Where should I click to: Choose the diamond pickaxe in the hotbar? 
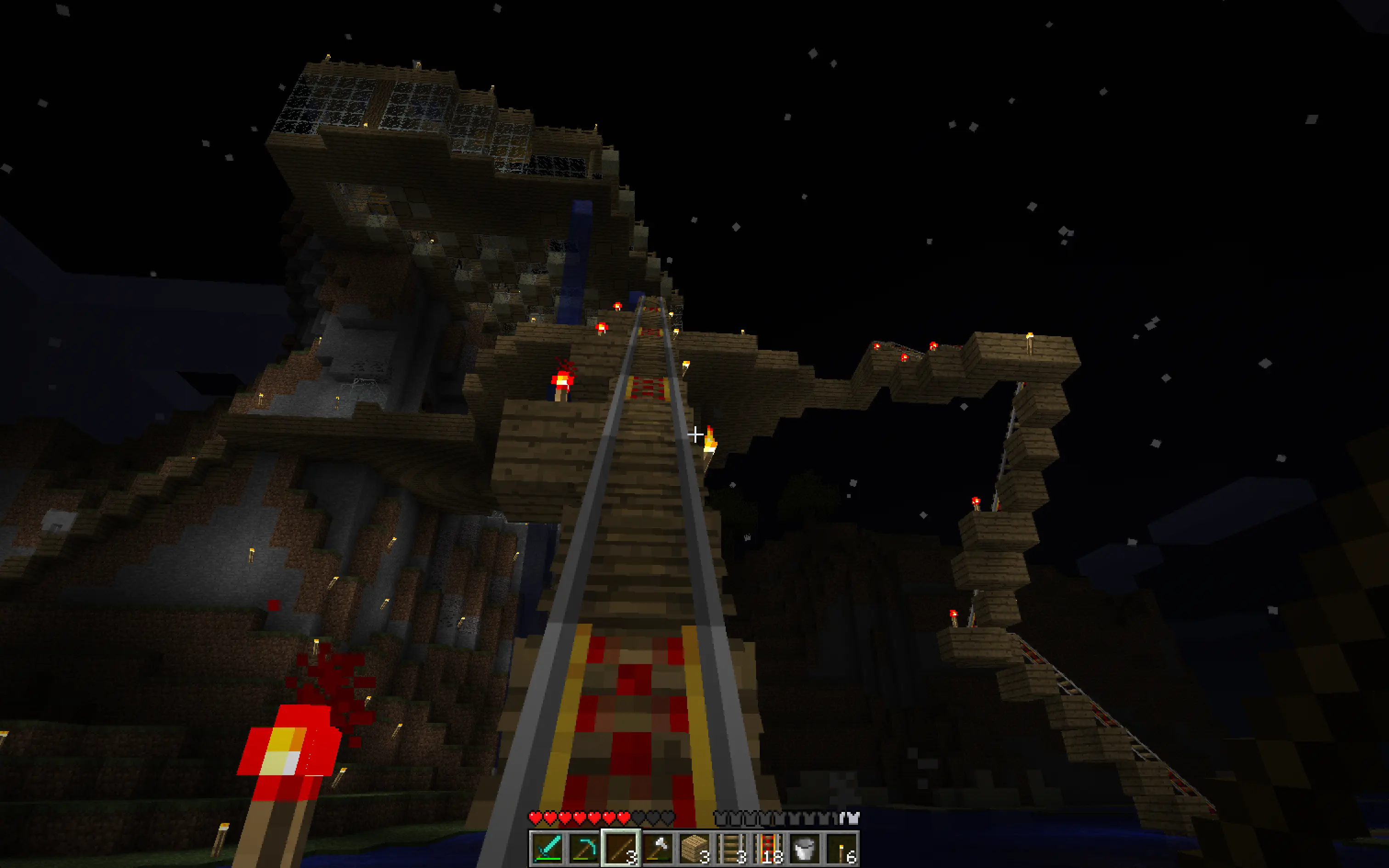[x=583, y=847]
